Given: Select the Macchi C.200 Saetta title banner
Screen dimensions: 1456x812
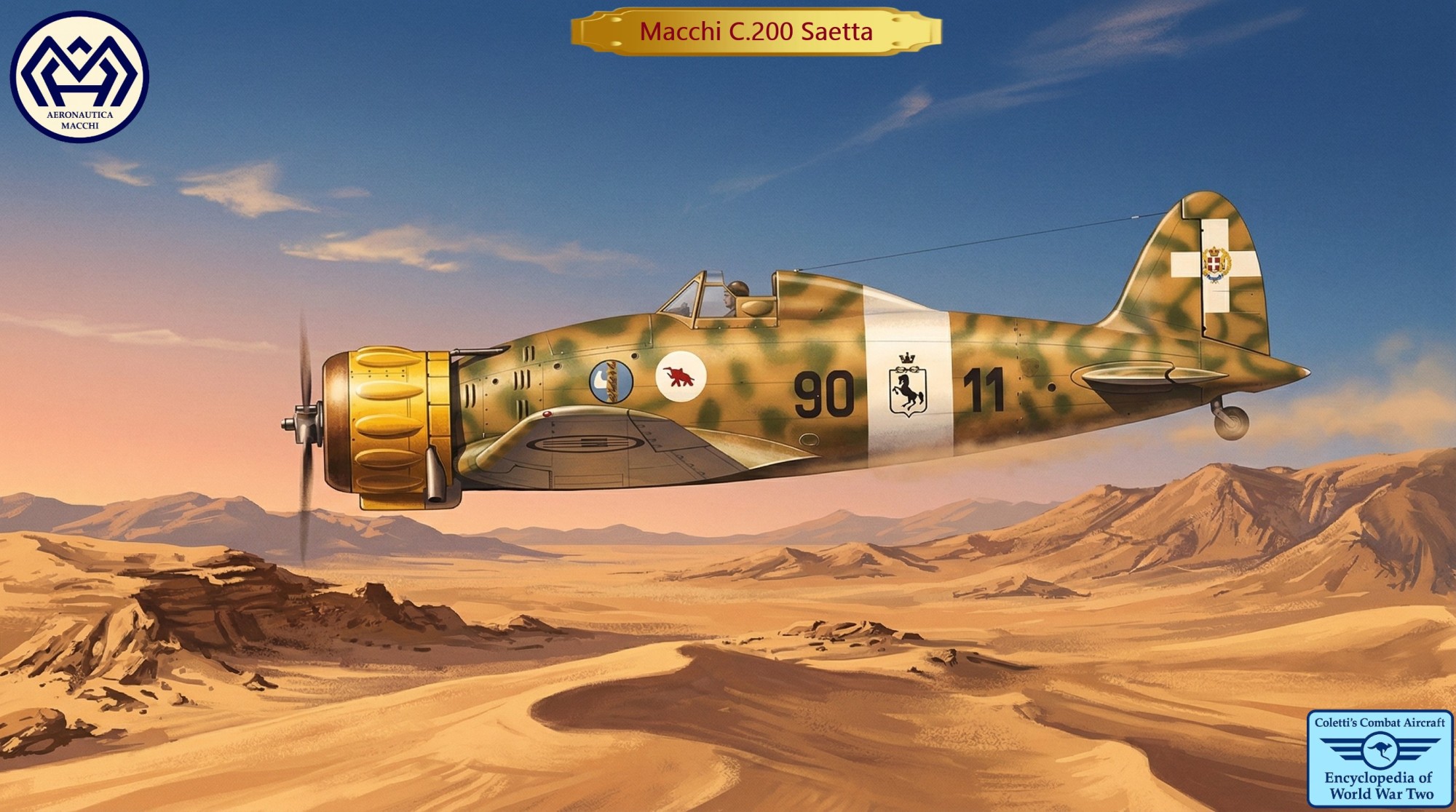Looking at the screenshot, I should pos(756,32).
